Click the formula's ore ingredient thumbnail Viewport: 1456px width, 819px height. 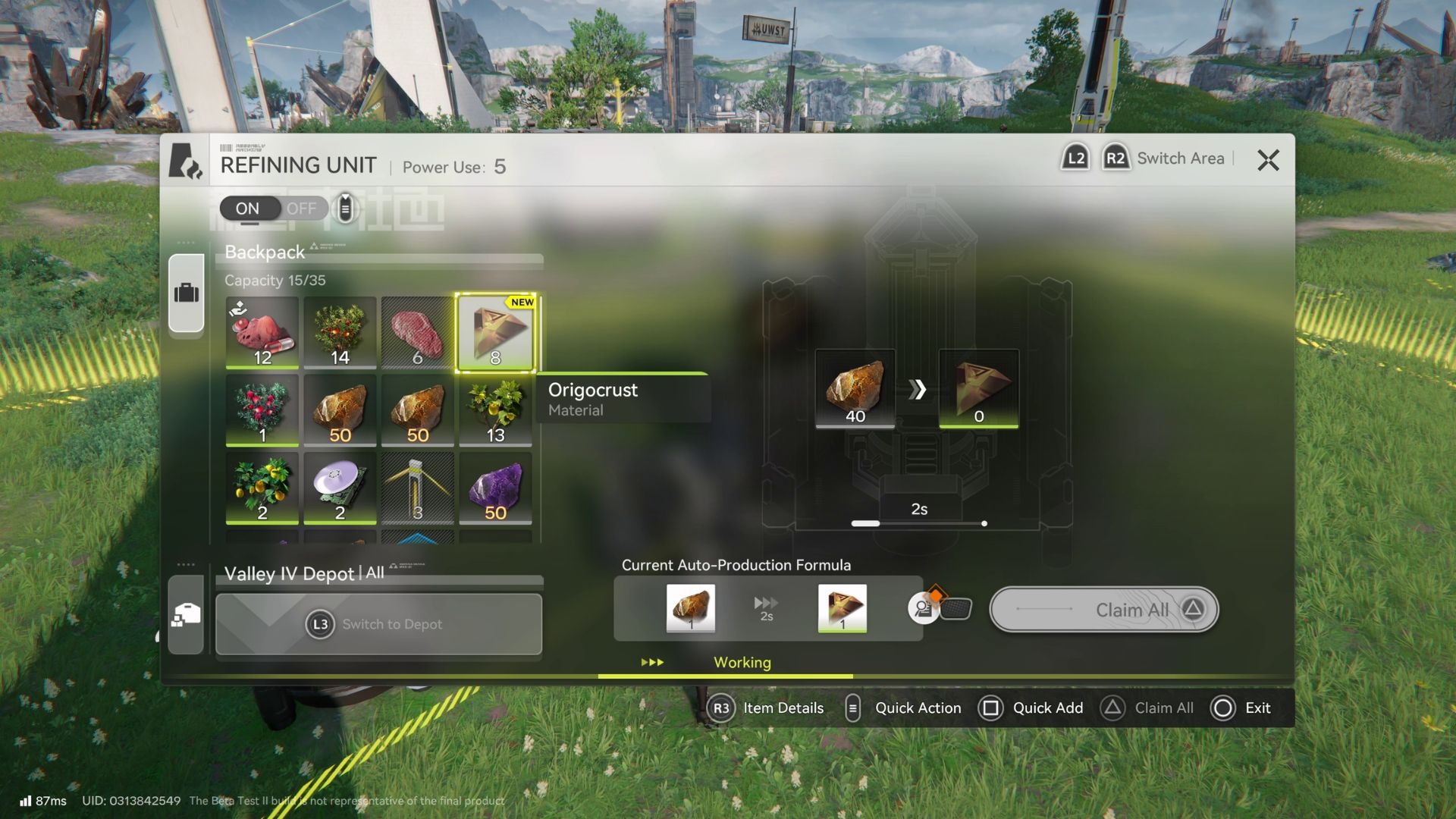(690, 607)
